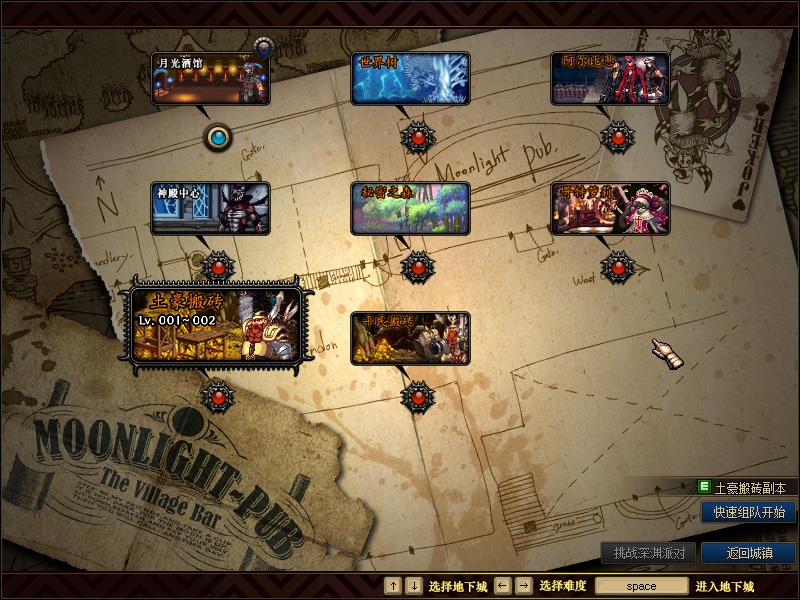The image size is (800, 600).
Task: Return to town with 返回城镇
Action: pos(748,553)
